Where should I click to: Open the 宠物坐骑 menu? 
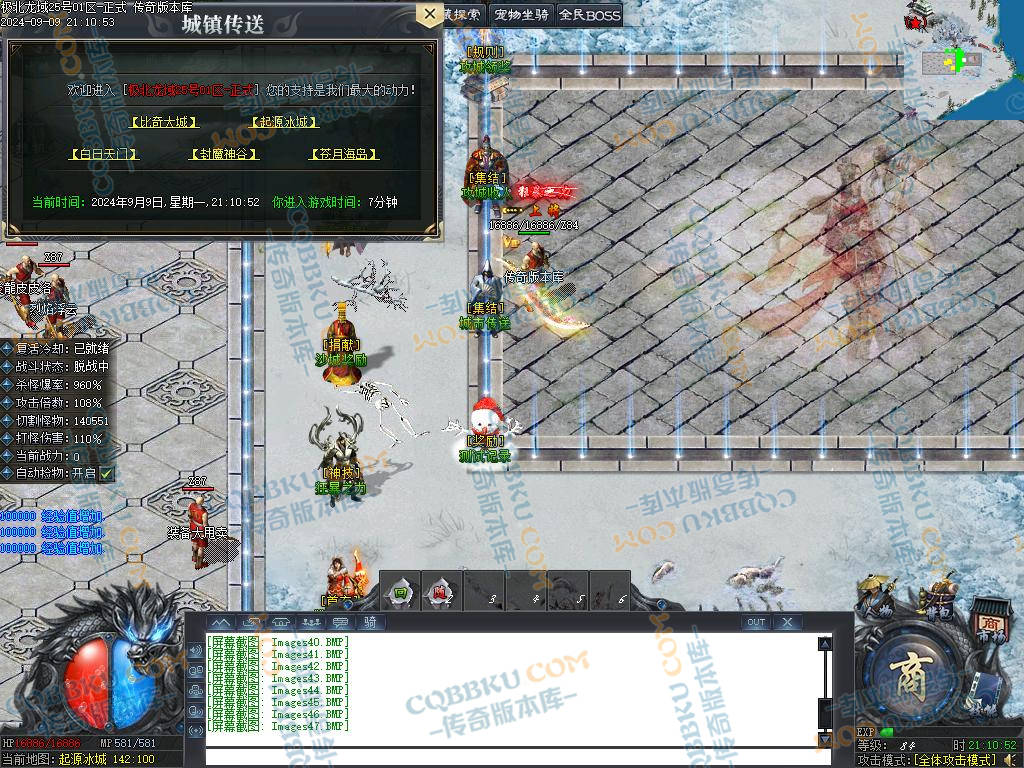click(521, 14)
